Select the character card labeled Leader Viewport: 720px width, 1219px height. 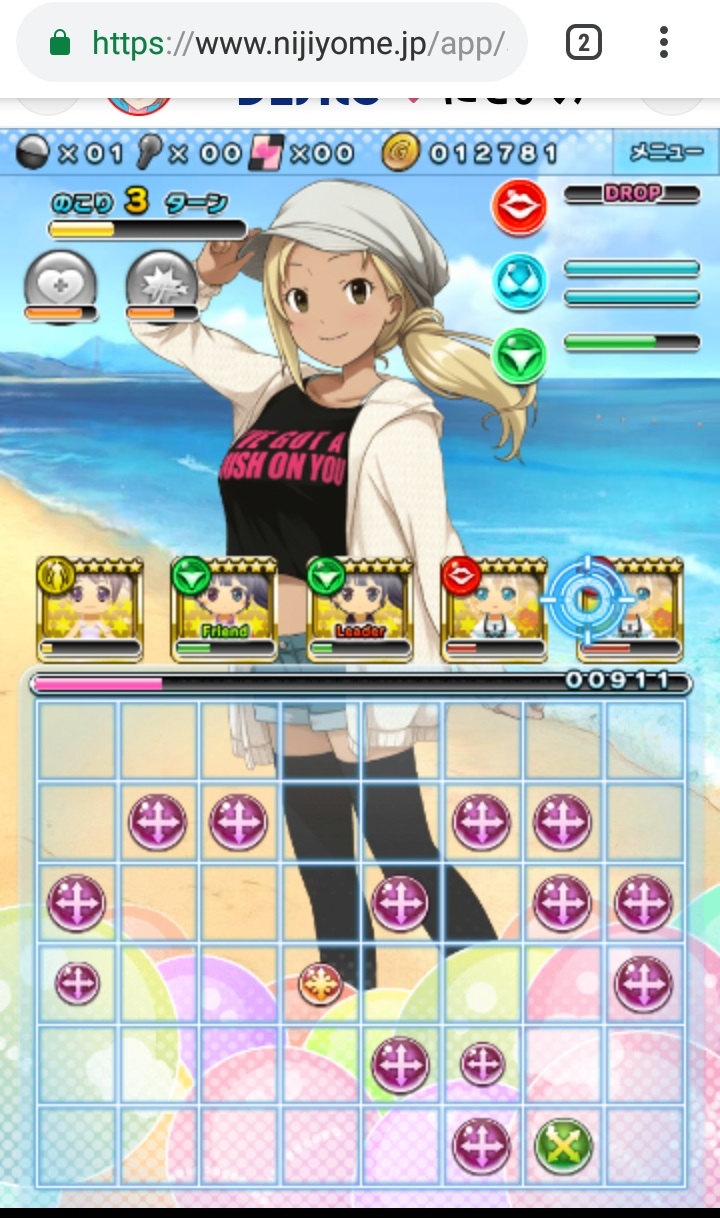point(360,610)
